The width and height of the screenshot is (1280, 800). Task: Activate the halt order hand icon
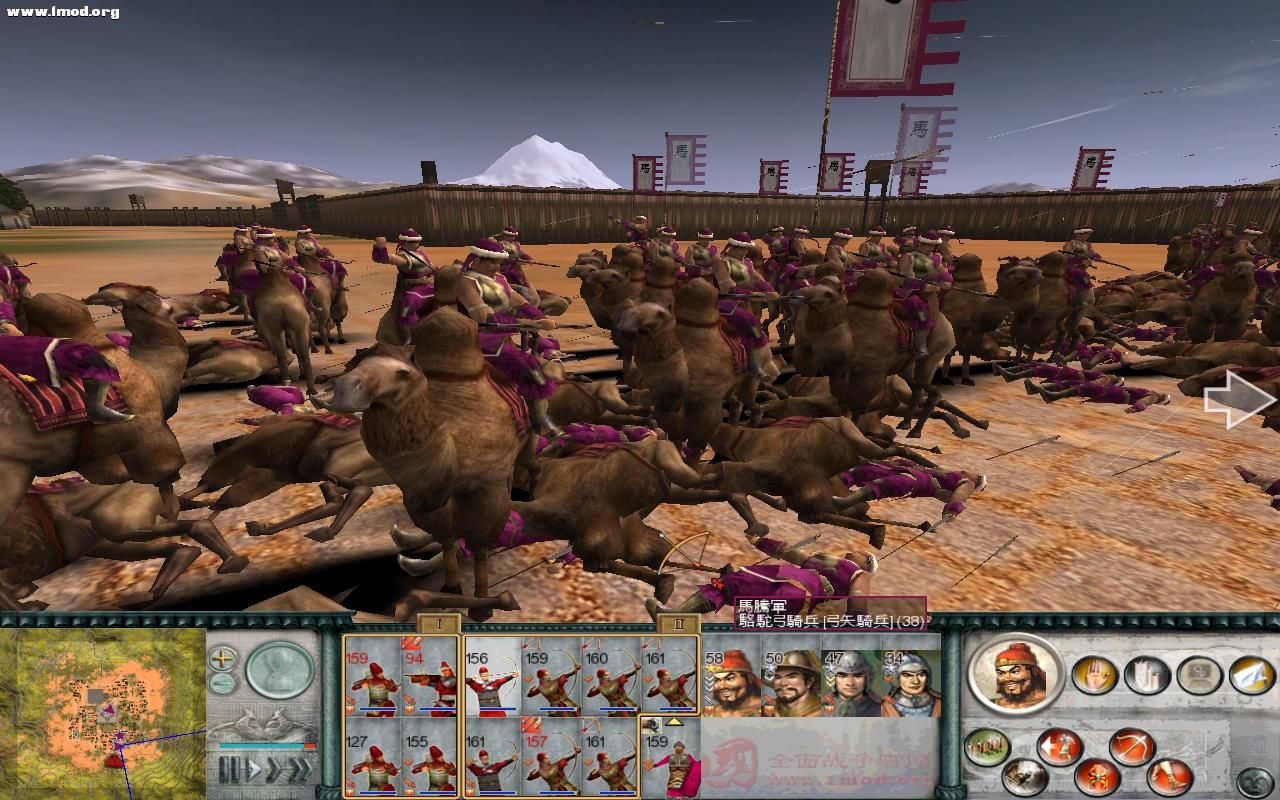click(x=1094, y=675)
